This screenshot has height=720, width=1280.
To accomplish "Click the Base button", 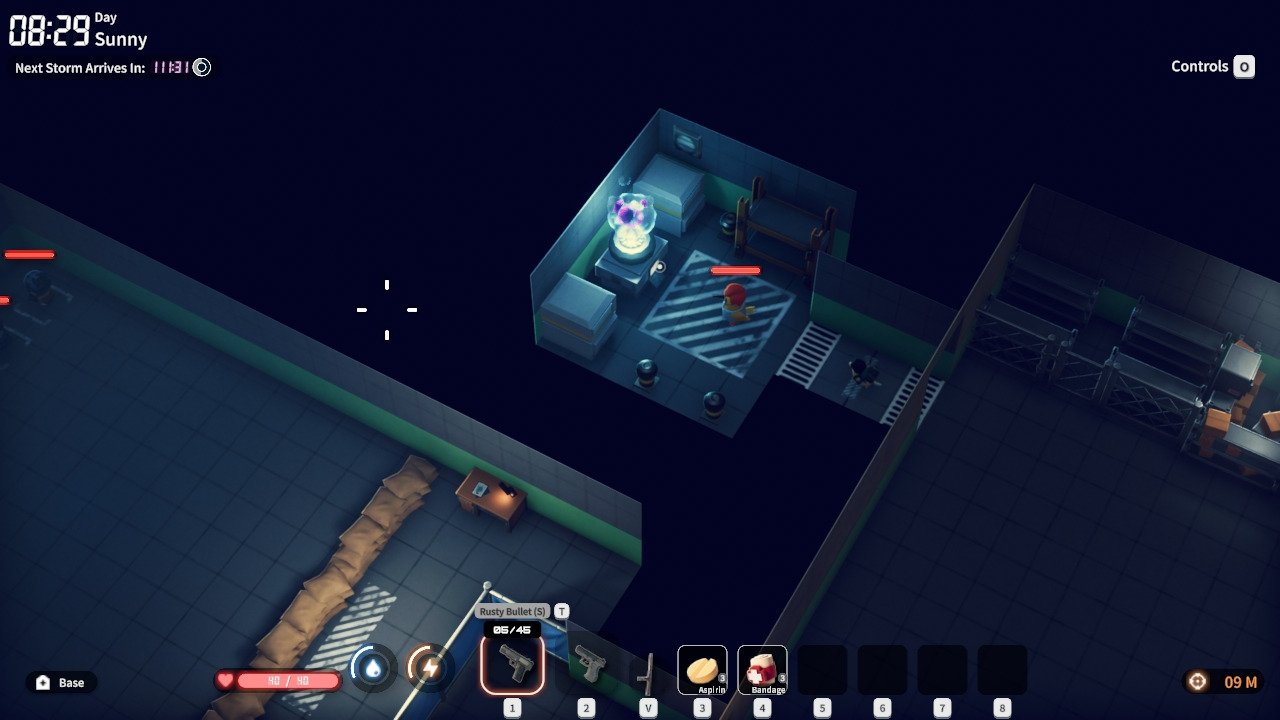I will pos(61,682).
